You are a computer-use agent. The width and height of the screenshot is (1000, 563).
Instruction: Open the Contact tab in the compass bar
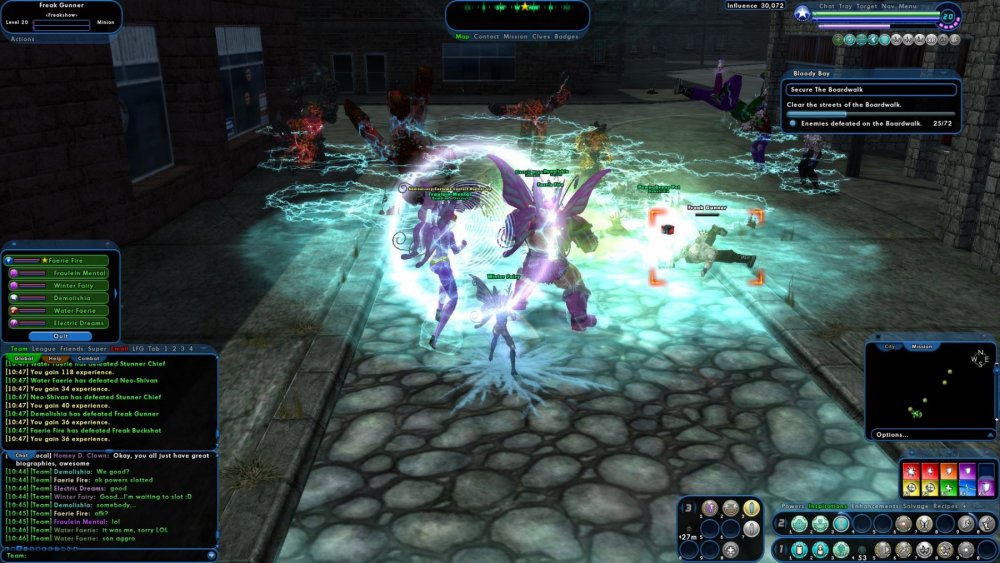point(487,36)
